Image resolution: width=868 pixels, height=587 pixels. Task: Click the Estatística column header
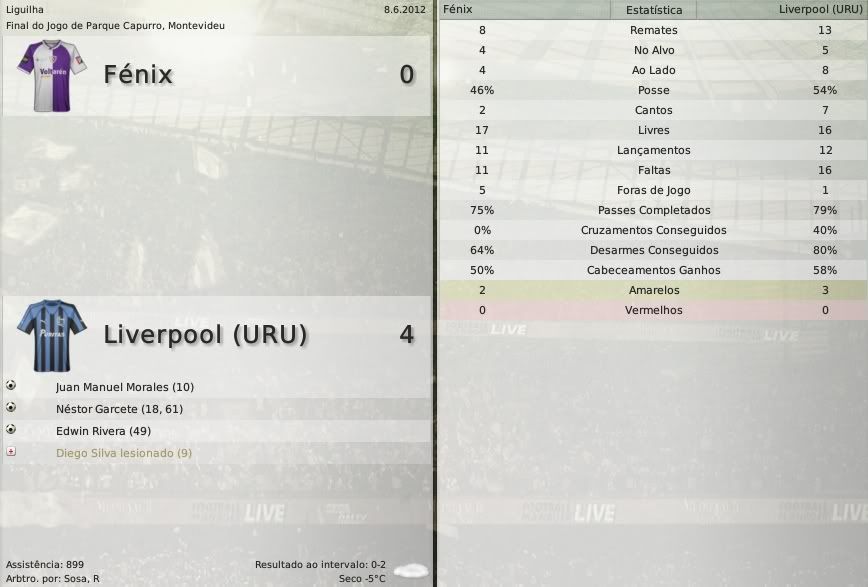coord(653,10)
